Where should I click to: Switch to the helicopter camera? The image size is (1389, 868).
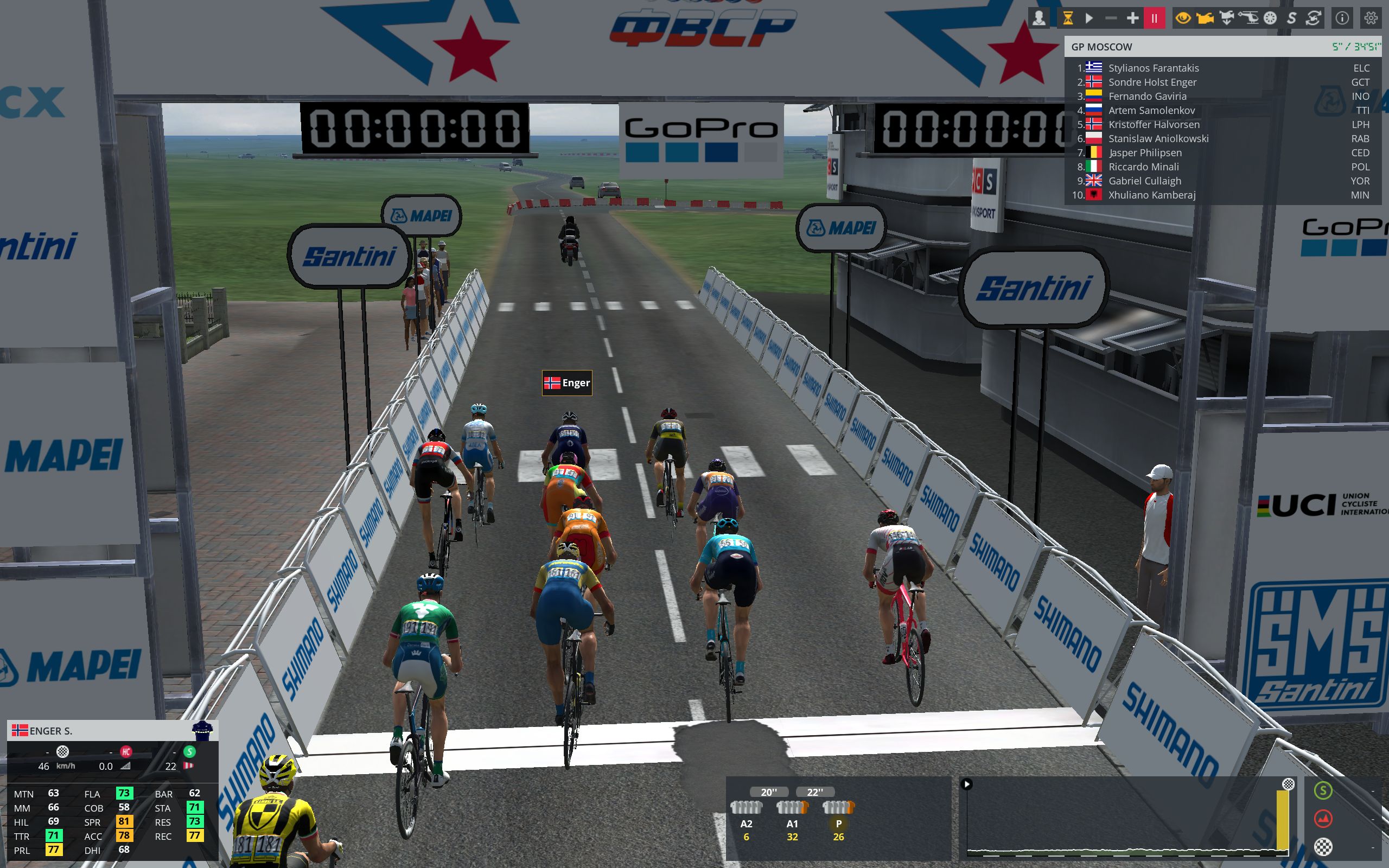(x=1248, y=18)
